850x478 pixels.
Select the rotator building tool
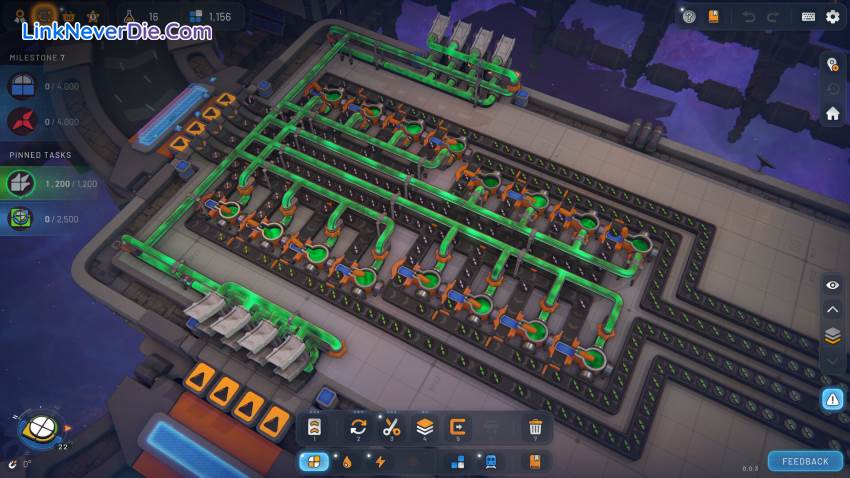(357, 427)
